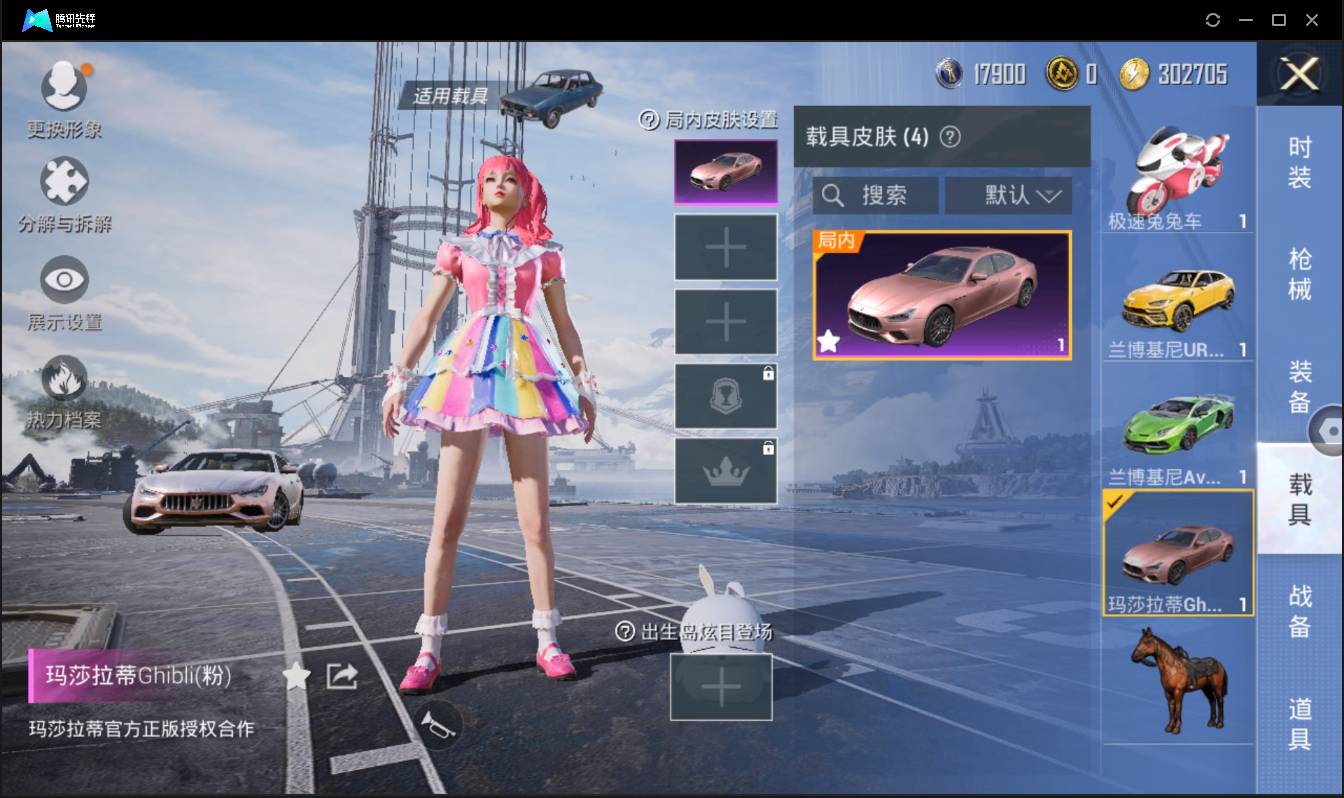Open 分解与拆解 dismantle menu
This screenshot has width=1344, height=798.
tap(64, 183)
